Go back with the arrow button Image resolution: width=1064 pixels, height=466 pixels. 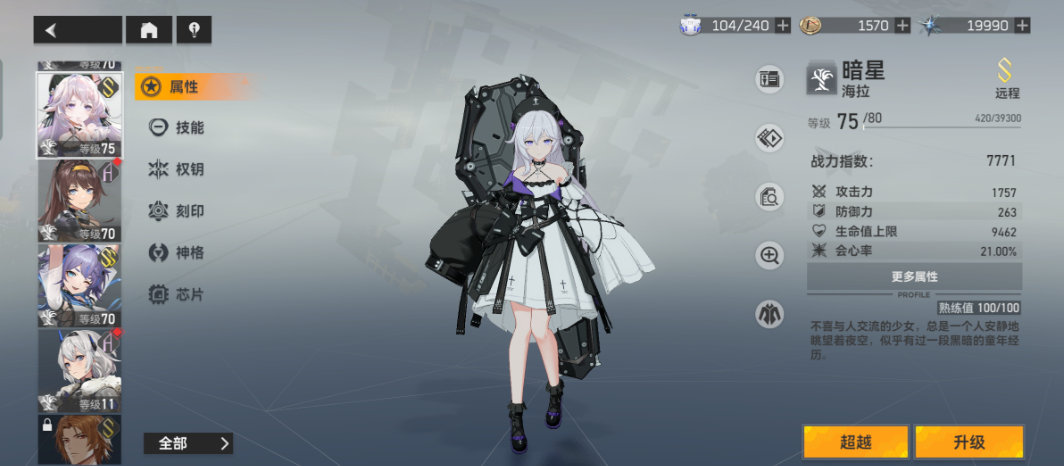[77, 30]
